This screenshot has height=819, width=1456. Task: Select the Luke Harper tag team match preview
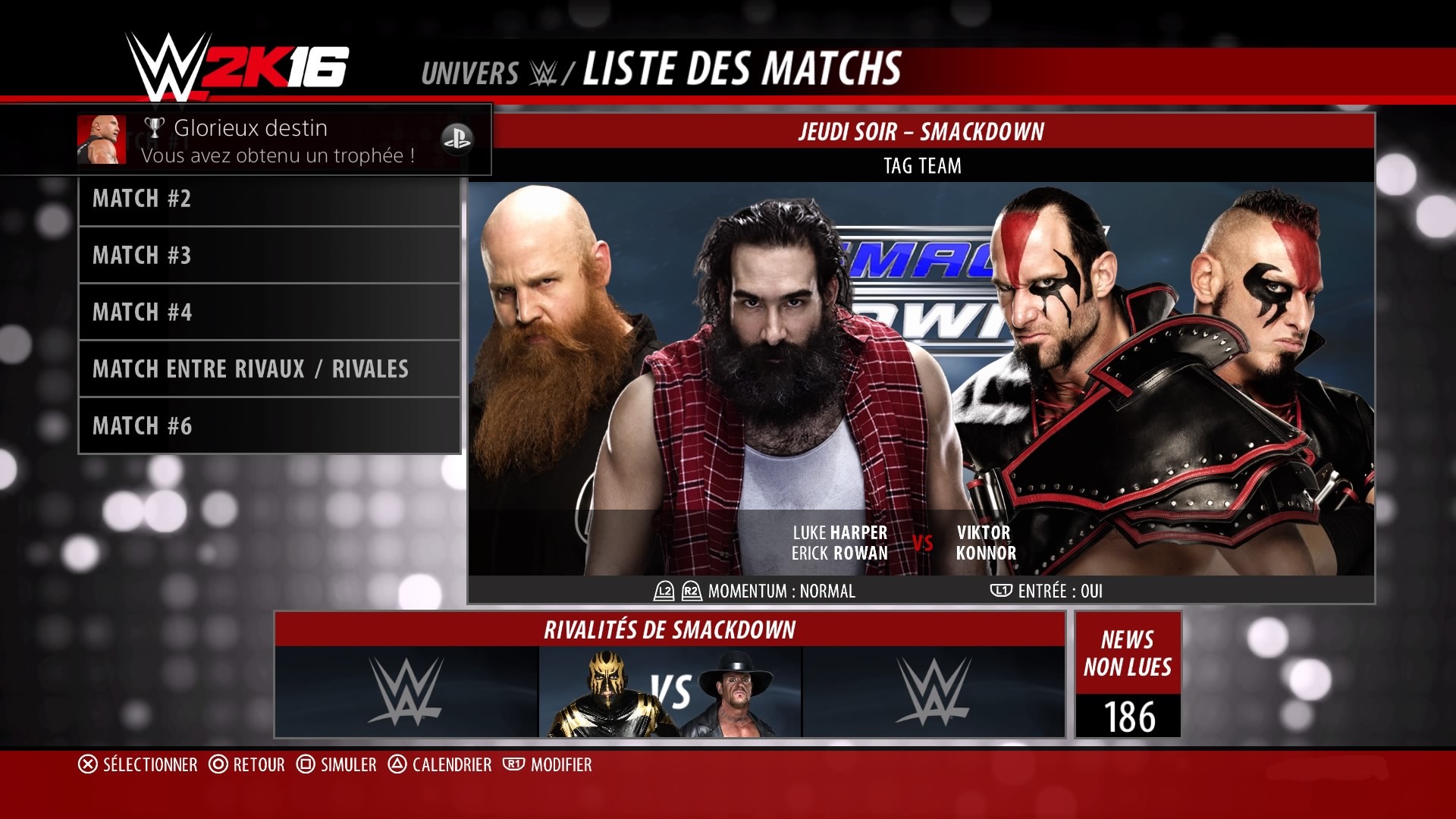tap(921, 379)
